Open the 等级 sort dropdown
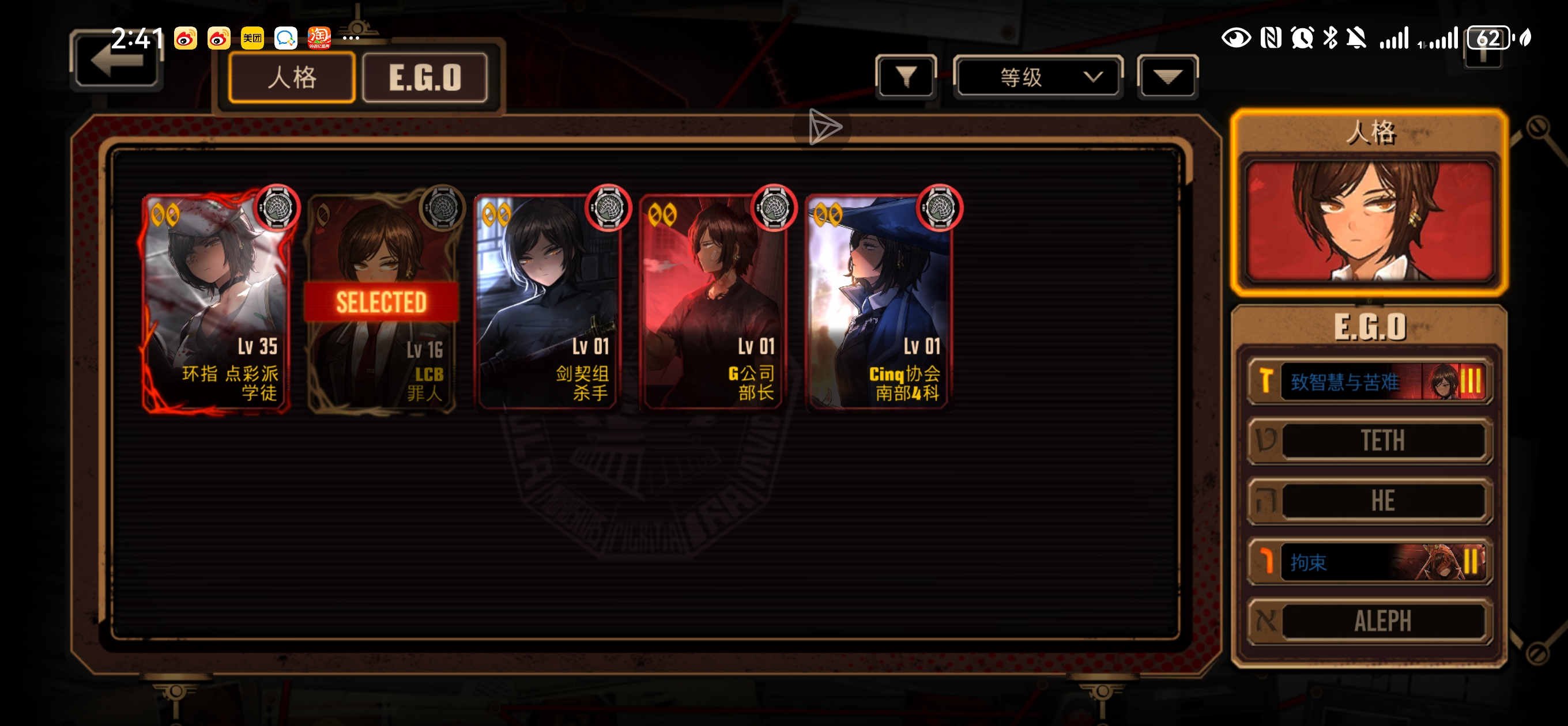 coord(1038,77)
